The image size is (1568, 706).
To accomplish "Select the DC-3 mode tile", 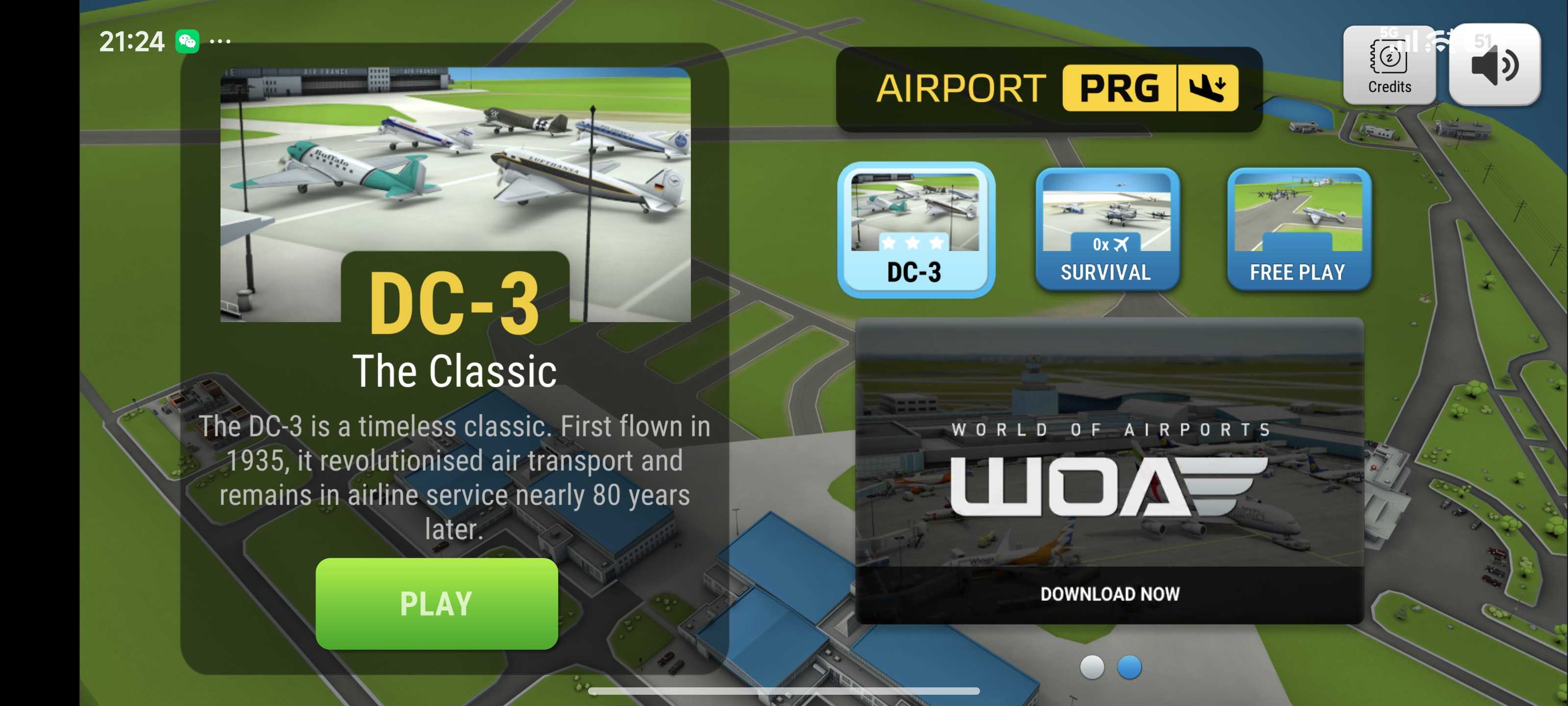I will pos(915,229).
